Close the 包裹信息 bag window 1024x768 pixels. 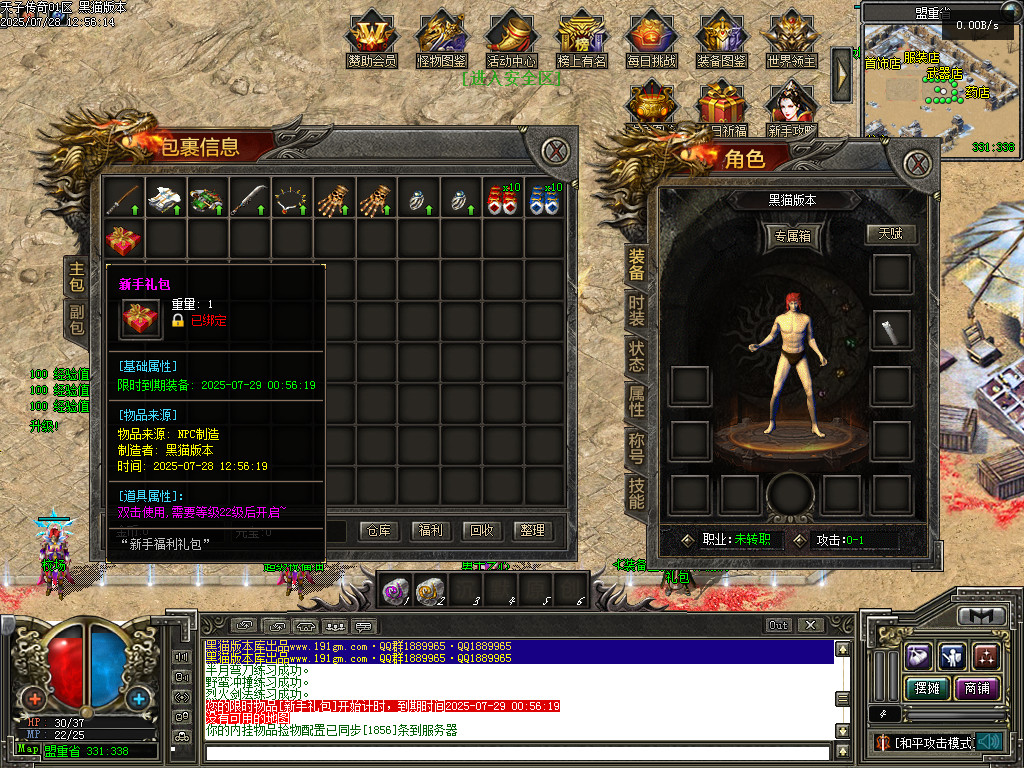555,153
